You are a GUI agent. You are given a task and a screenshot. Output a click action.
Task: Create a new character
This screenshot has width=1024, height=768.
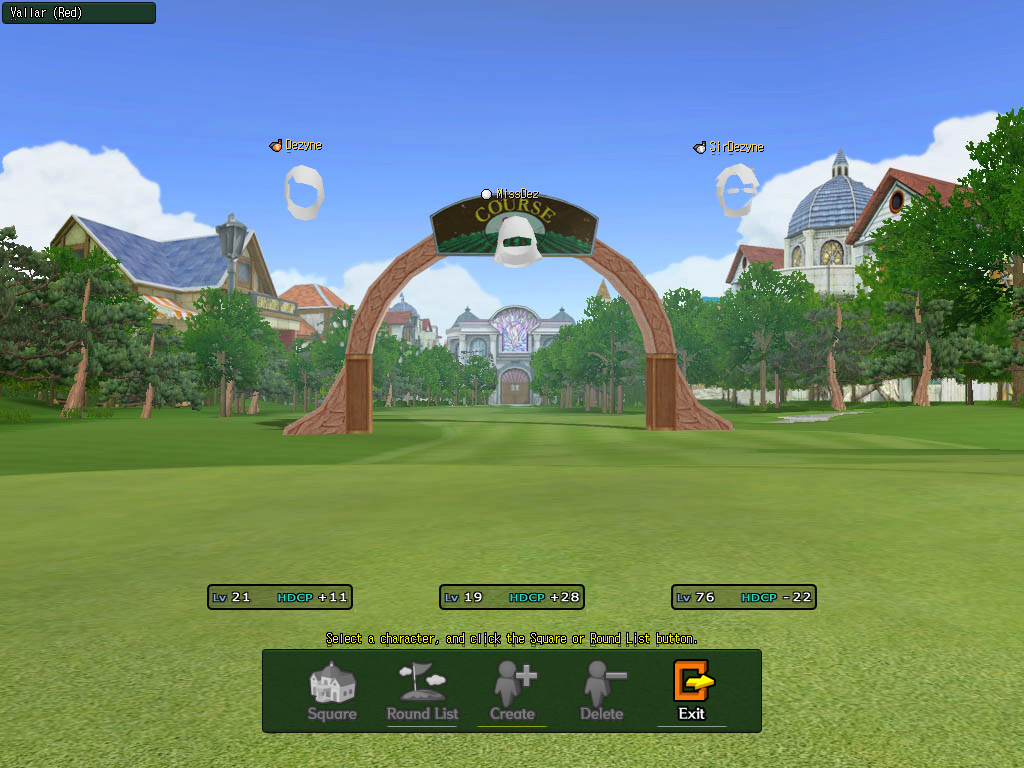tap(512, 691)
